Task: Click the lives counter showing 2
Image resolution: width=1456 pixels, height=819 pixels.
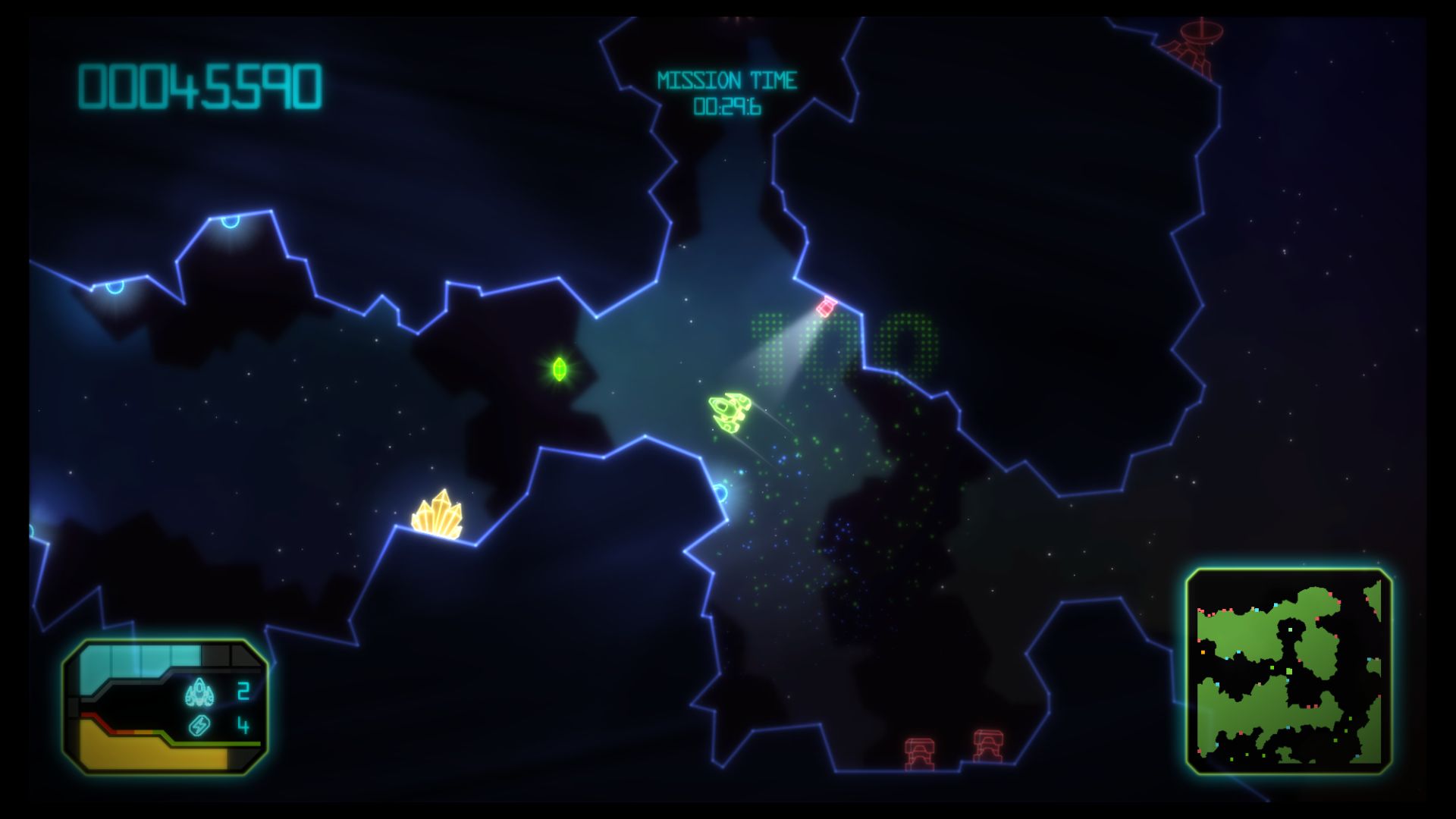Action: click(x=243, y=692)
